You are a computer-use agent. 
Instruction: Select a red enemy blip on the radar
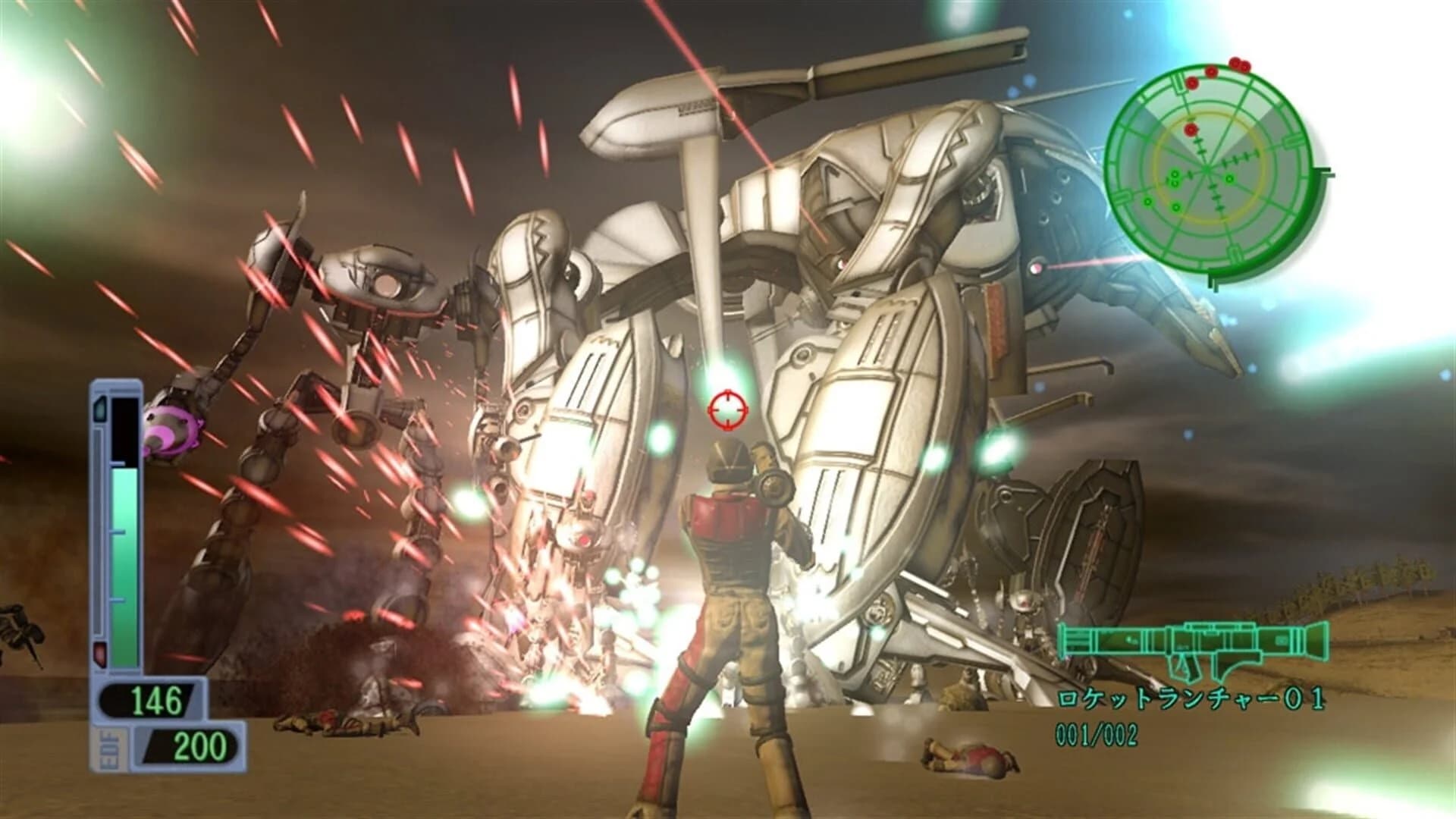coord(1191,129)
